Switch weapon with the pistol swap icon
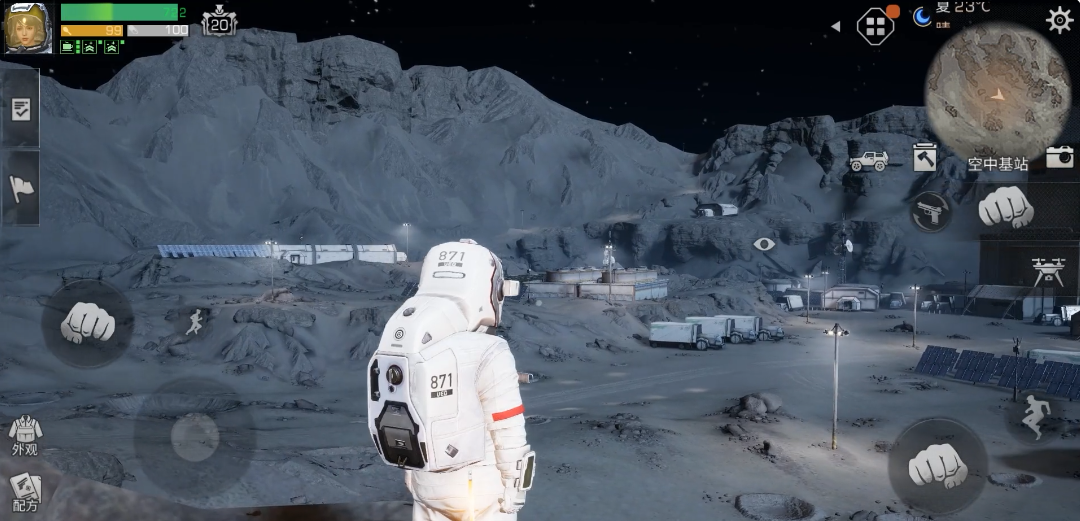Image resolution: width=1080 pixels, height=521 pixels. [x=931, y=212]
